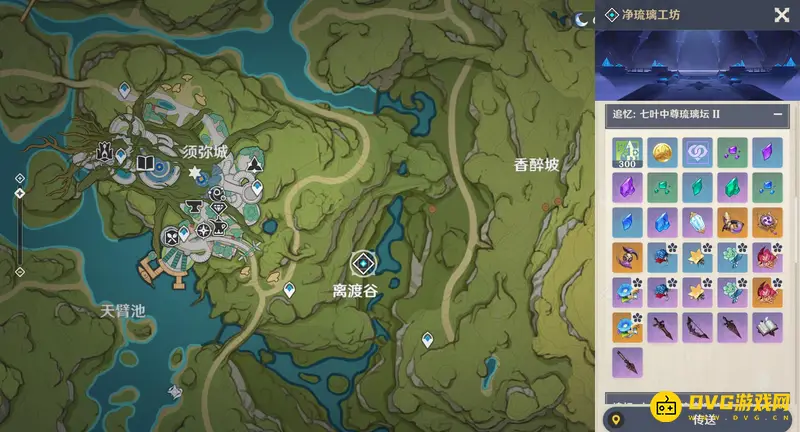Screen dimensions: 800x432
Task: Select the blacksmith anvil map marker
Action: pos(193,207)
